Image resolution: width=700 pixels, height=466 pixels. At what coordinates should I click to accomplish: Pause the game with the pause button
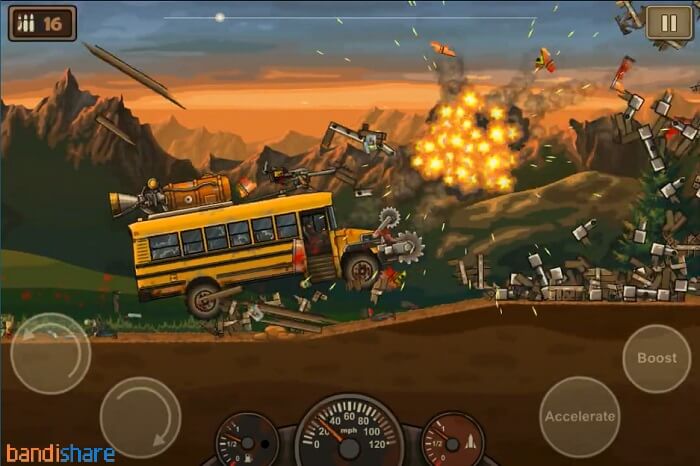663,22
